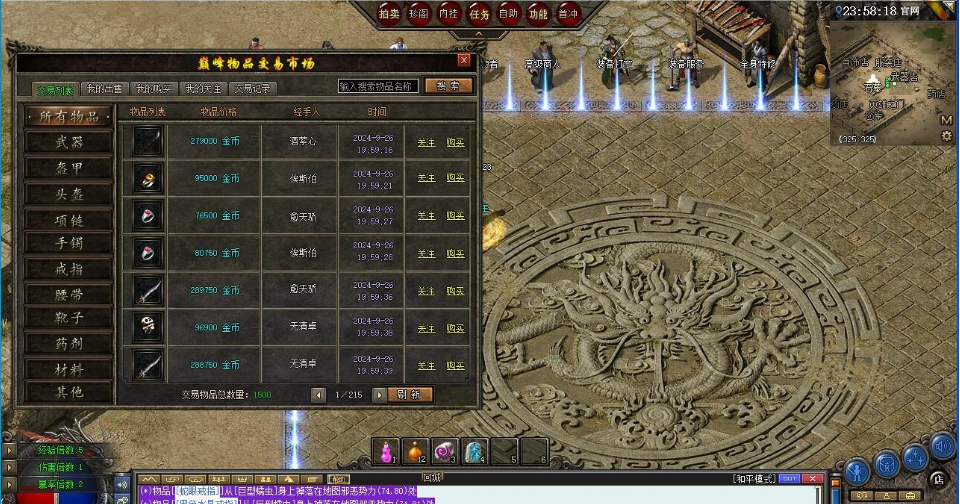Click the 首冲 top menu button
The width and height of the screenshot is (960, 504).
[x=567, y=13]
